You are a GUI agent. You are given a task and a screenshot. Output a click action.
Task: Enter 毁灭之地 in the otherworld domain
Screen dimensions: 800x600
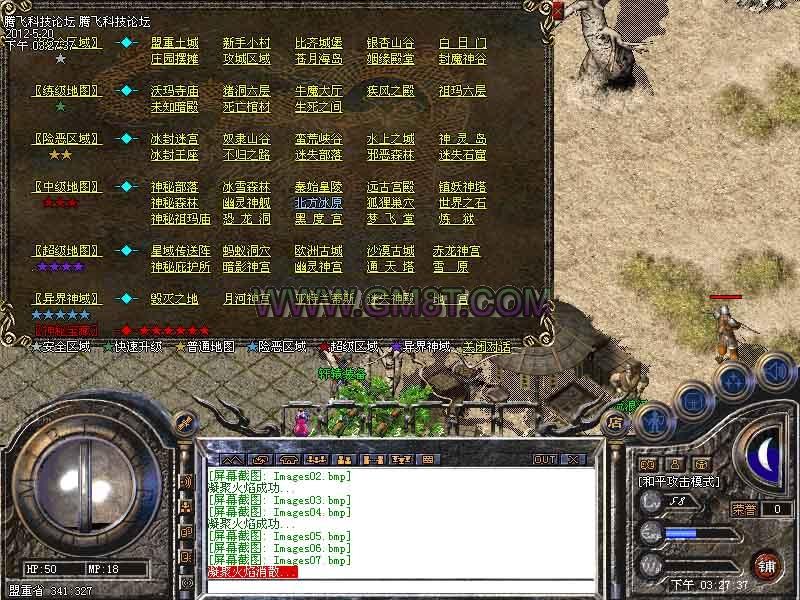[175, 299]
